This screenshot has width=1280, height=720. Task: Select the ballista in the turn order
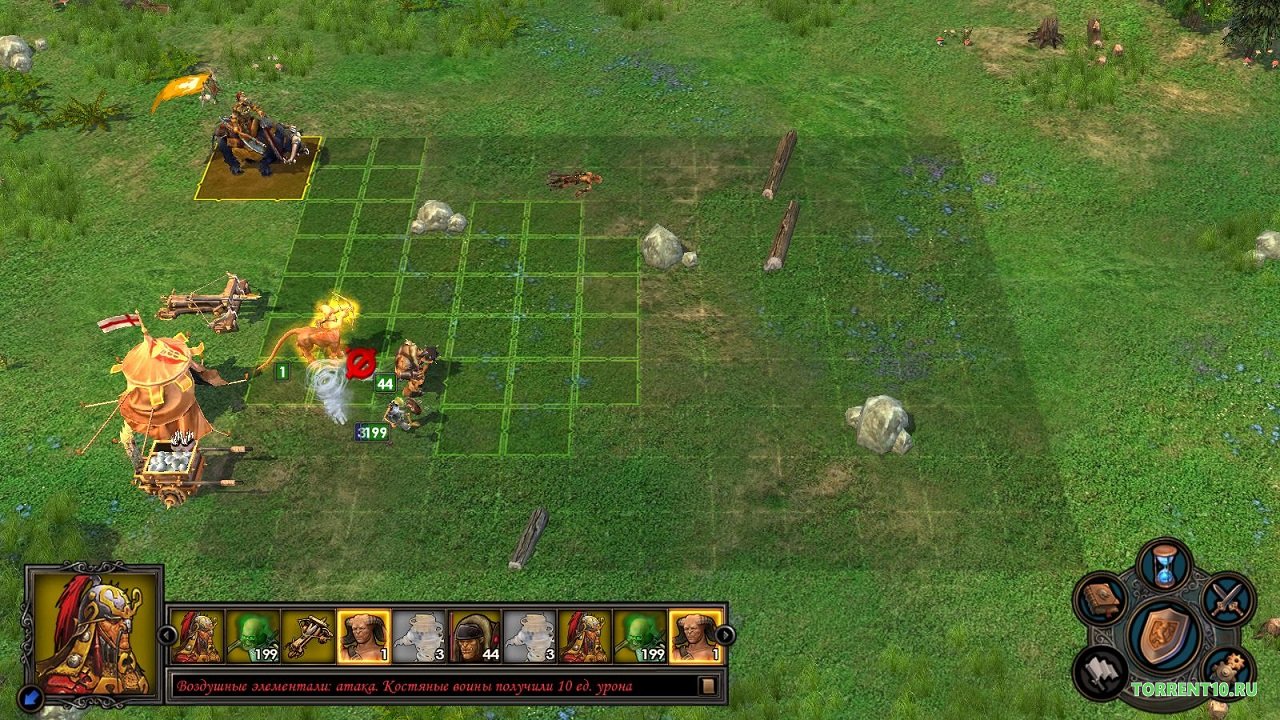tap(307, 637)
